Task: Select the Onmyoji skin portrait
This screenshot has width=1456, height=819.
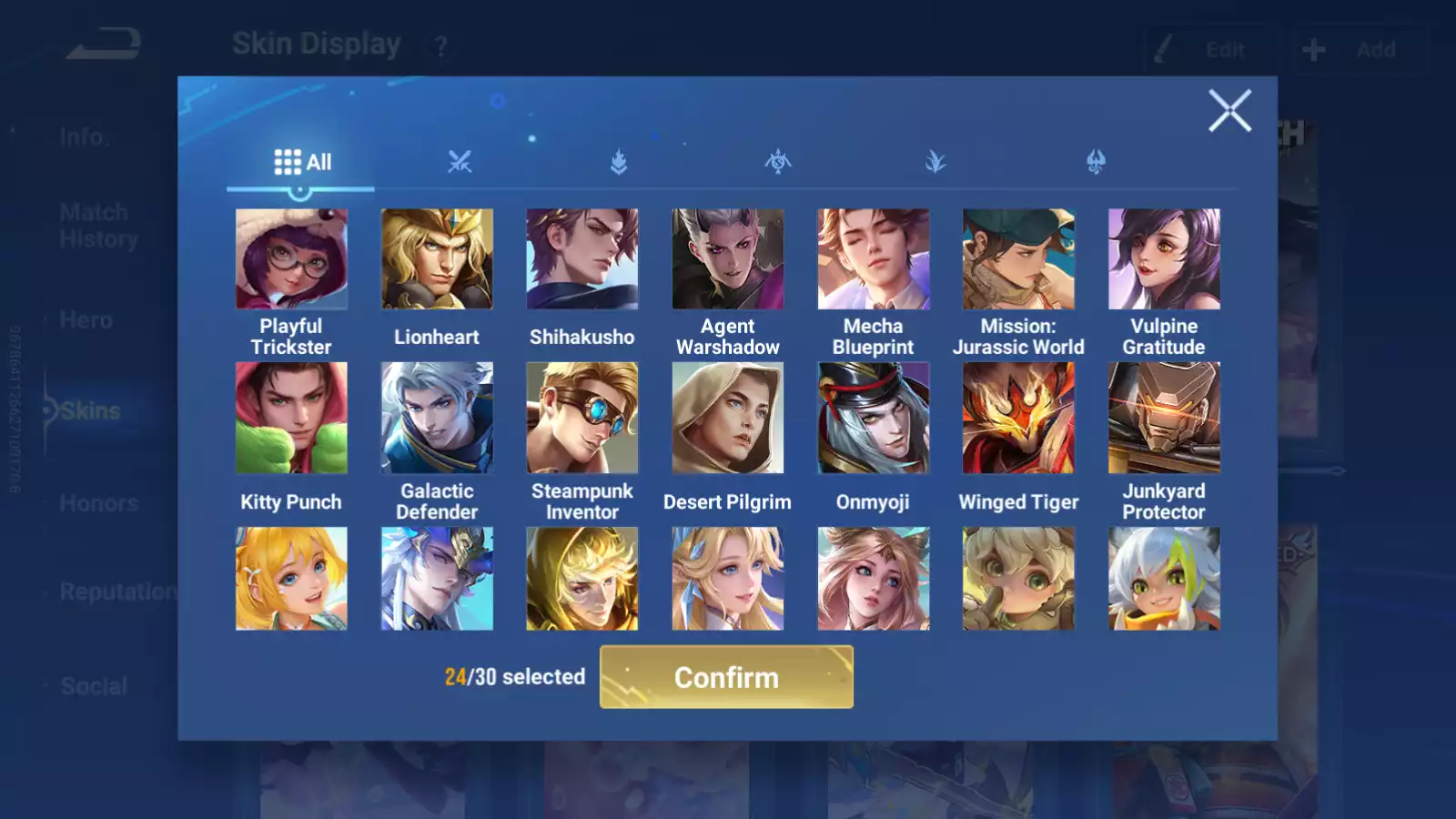Action: click(874, 418)
